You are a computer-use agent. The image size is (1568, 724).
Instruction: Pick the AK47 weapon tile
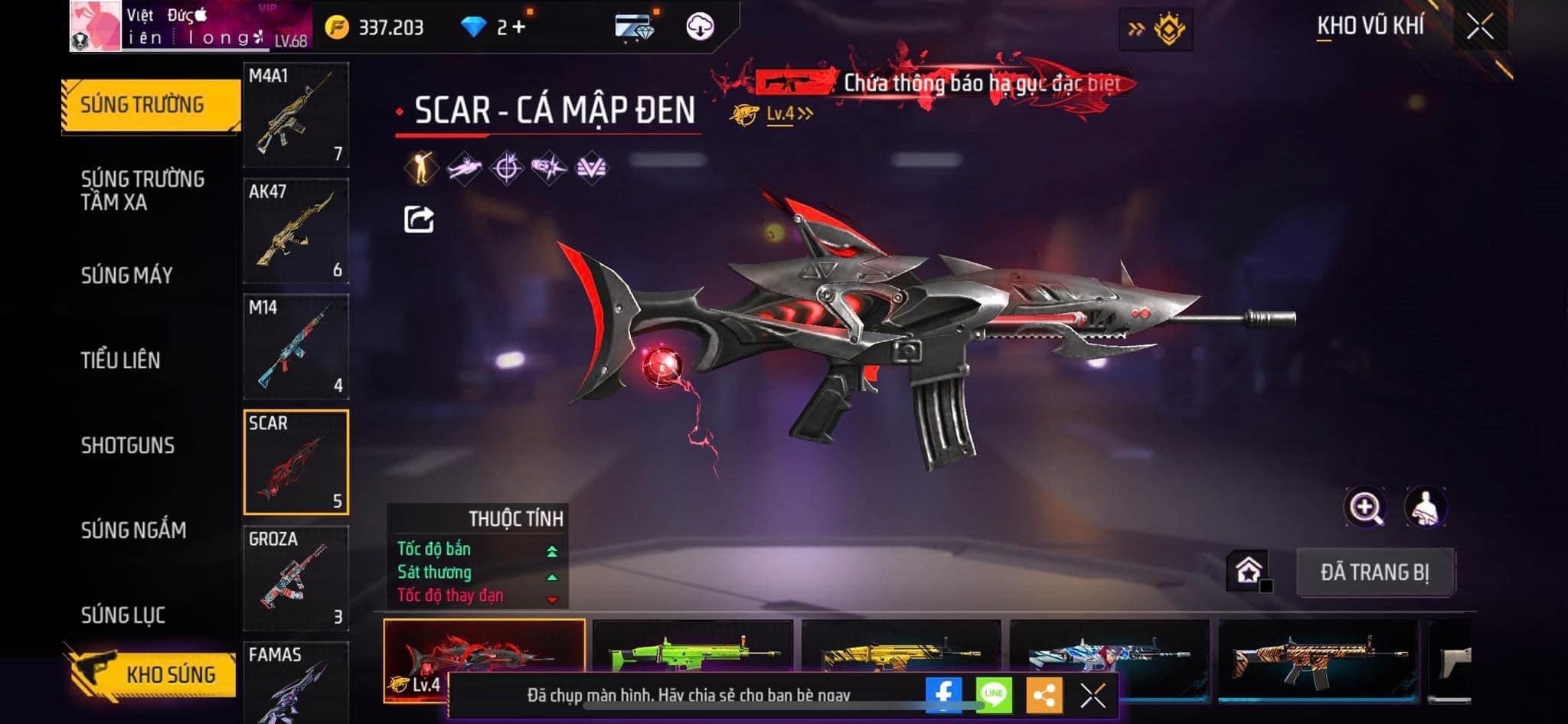point(296,231)
